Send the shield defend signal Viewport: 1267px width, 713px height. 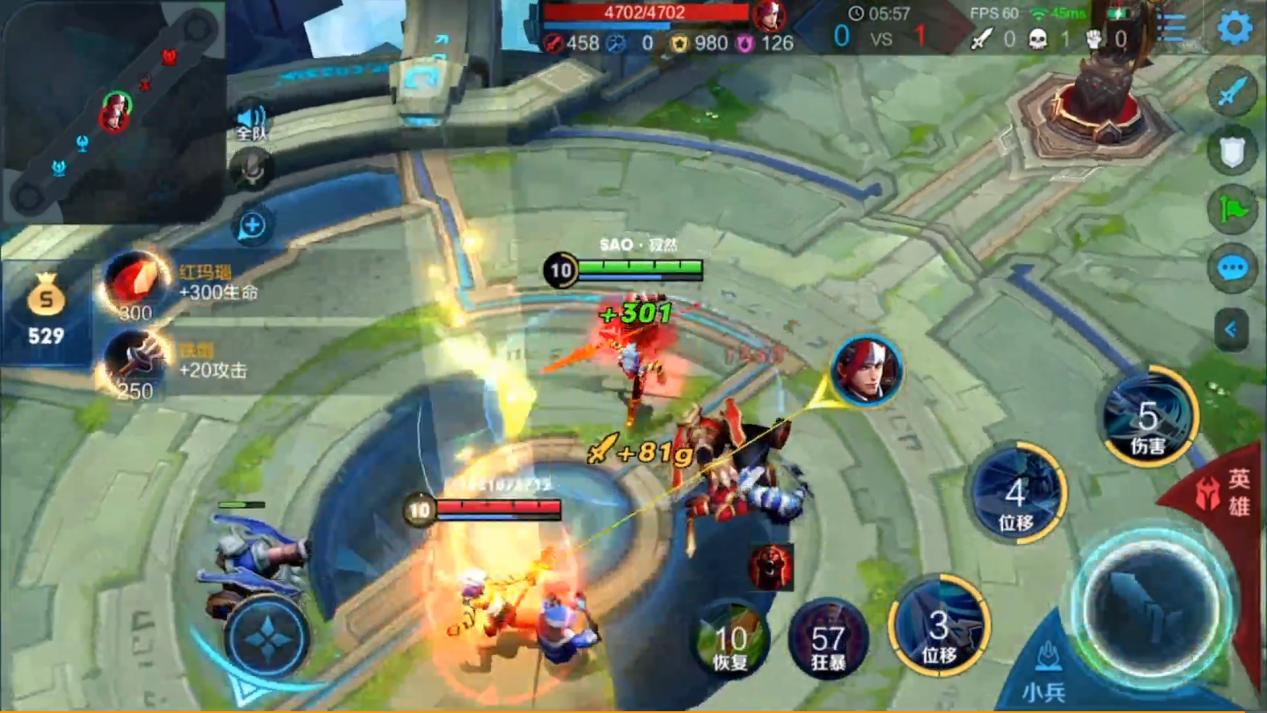pos(1233,151)
